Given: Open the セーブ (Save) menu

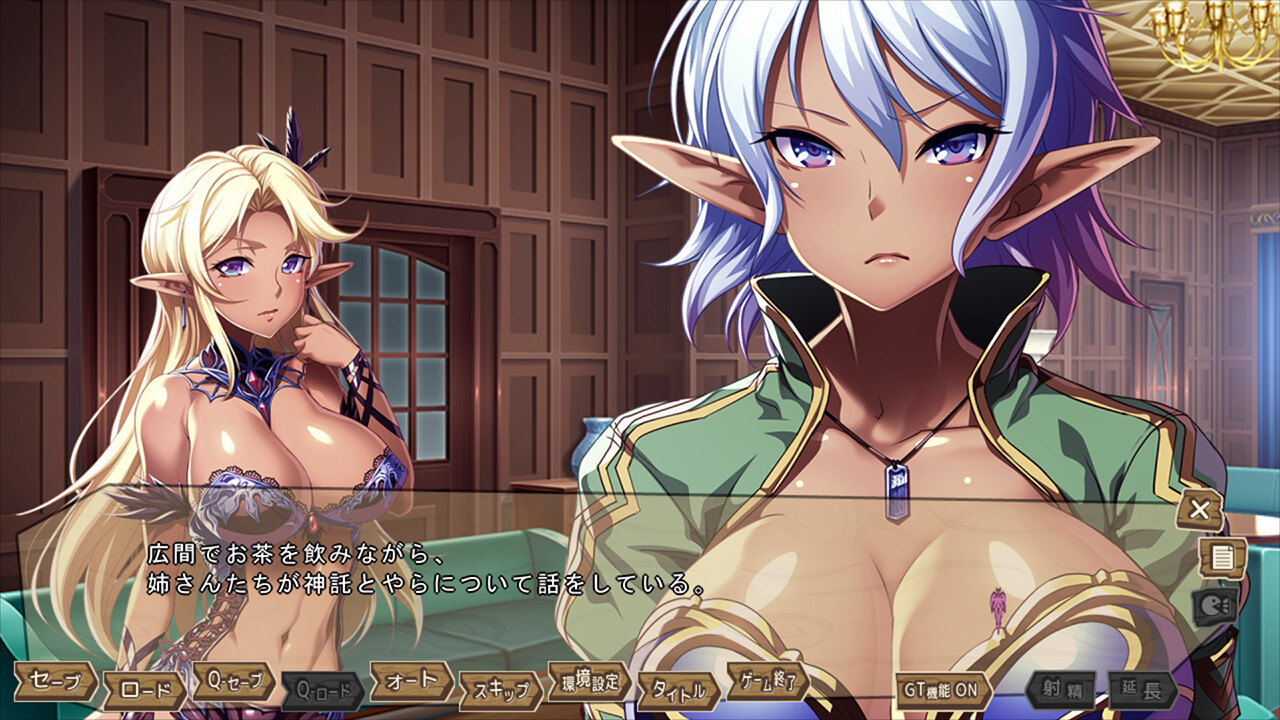Looking at the screenshot, I should (55, 680).
